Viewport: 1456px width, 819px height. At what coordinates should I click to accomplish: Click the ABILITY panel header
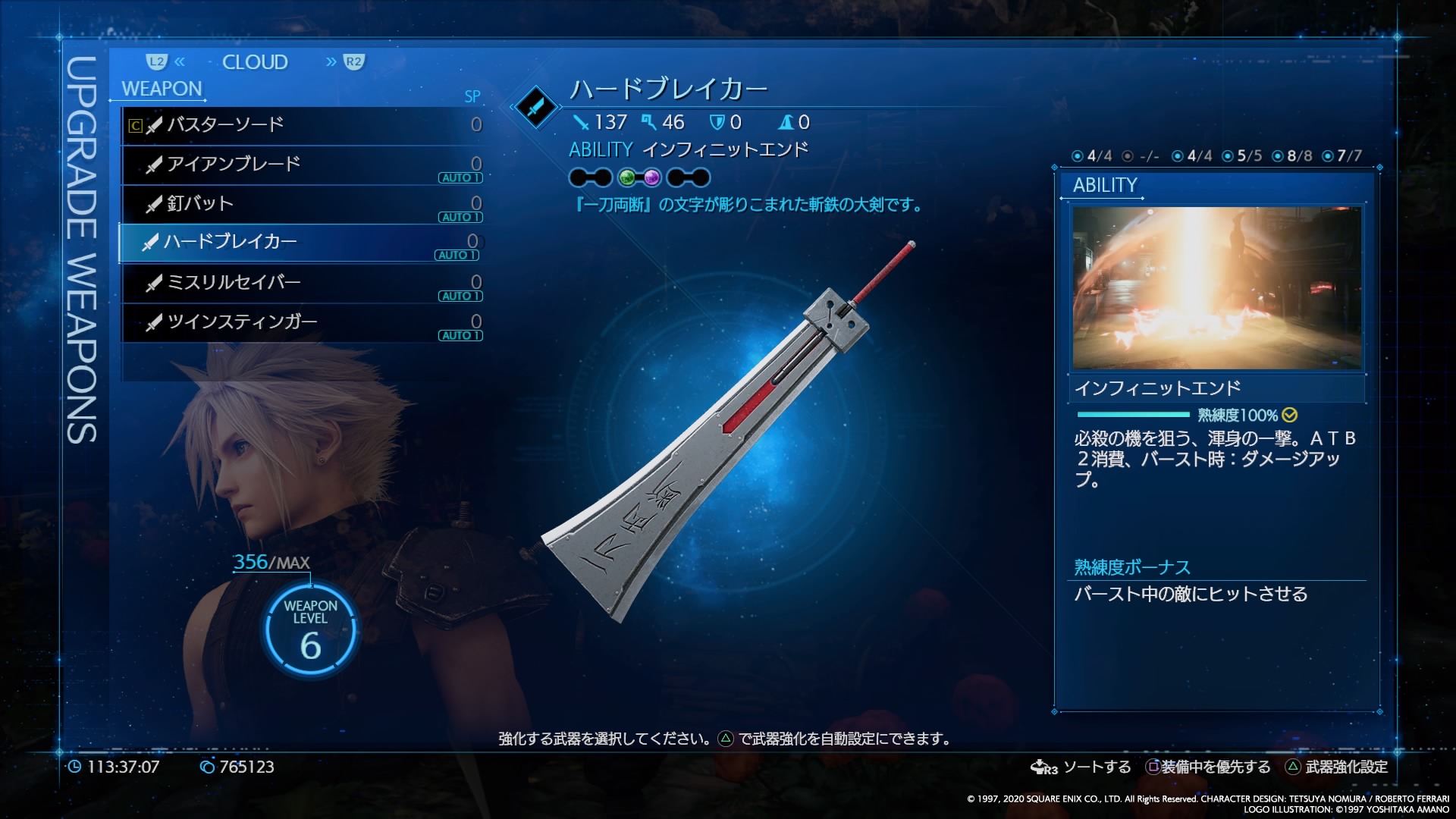pos(1105,186)
